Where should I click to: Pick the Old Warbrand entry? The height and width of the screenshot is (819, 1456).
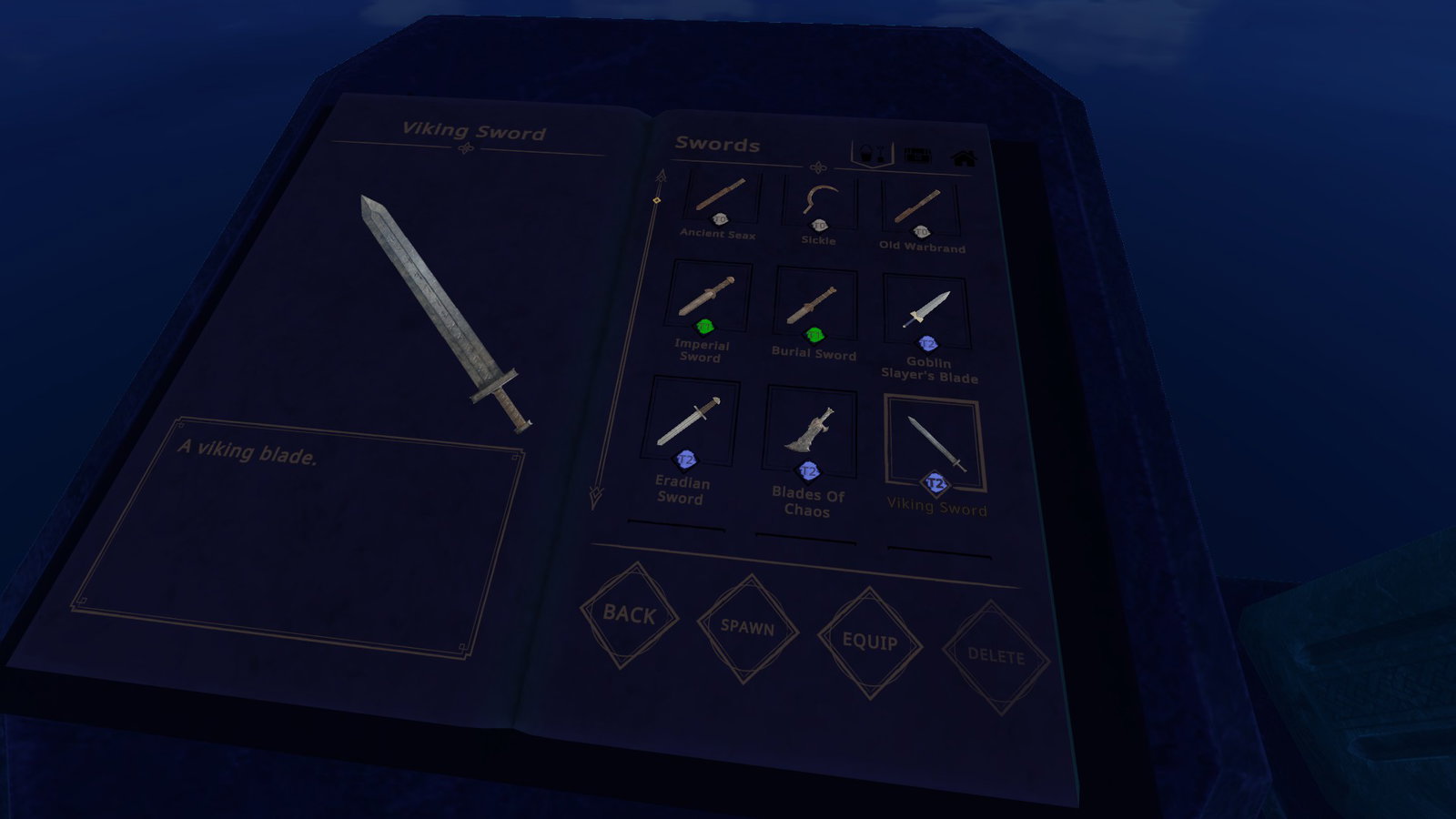coord(920,211)
